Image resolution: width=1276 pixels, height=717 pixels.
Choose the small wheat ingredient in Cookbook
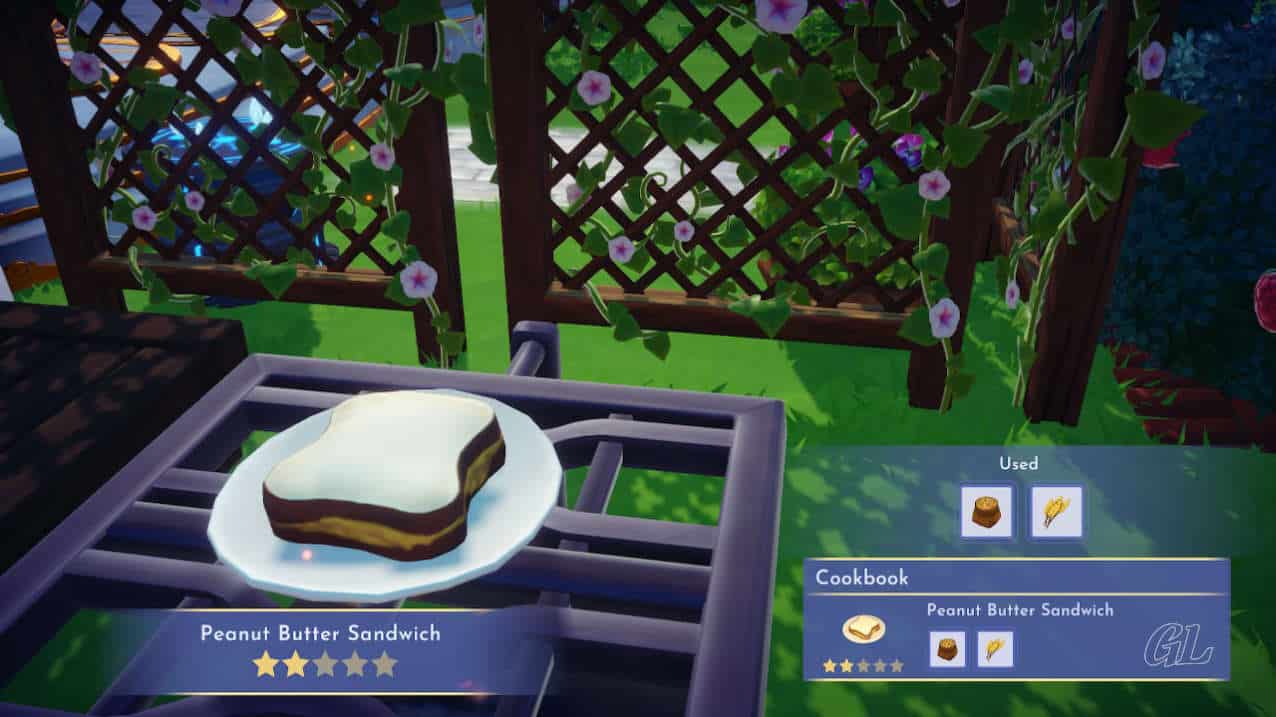(x=995, y=648)
